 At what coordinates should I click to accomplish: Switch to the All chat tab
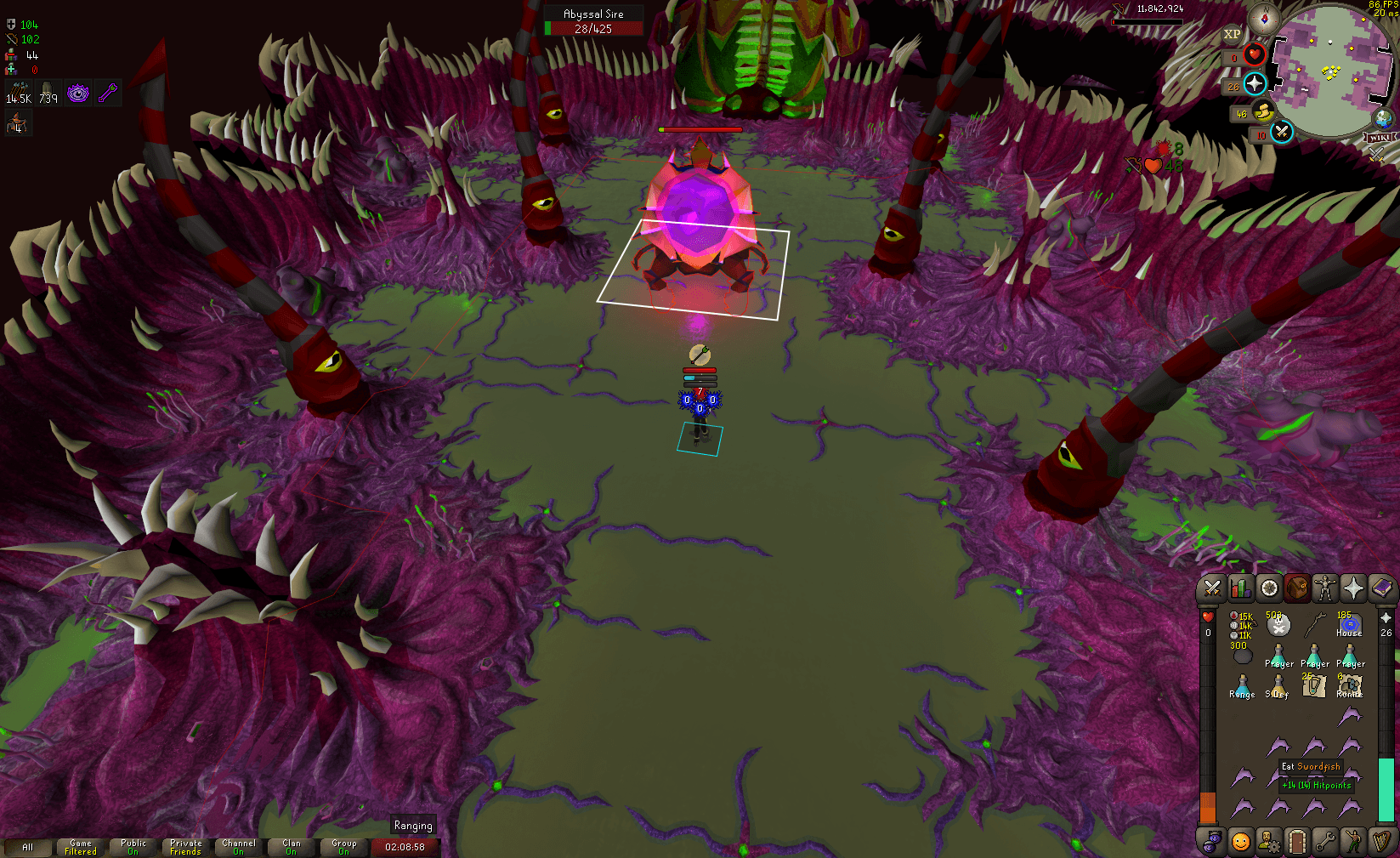(x=29, y=847)
